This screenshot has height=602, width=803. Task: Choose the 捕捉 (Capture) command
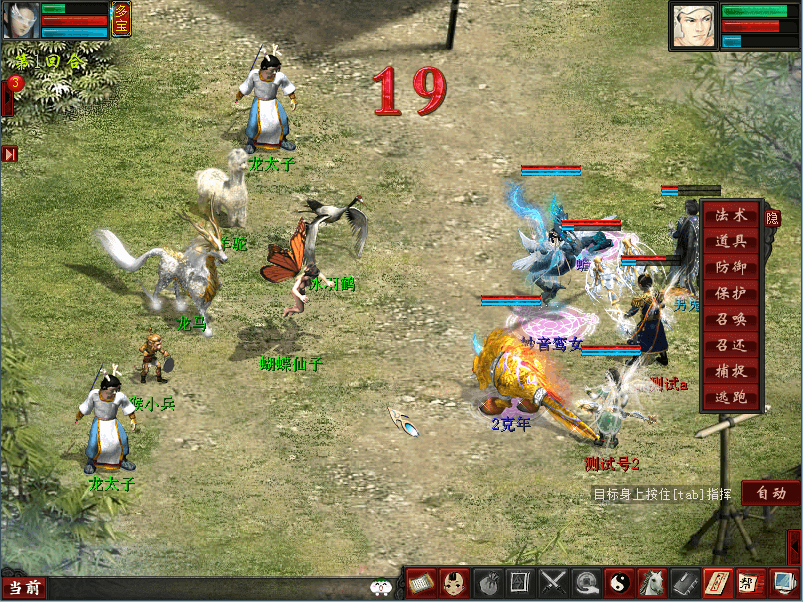[x=731, y=371]
